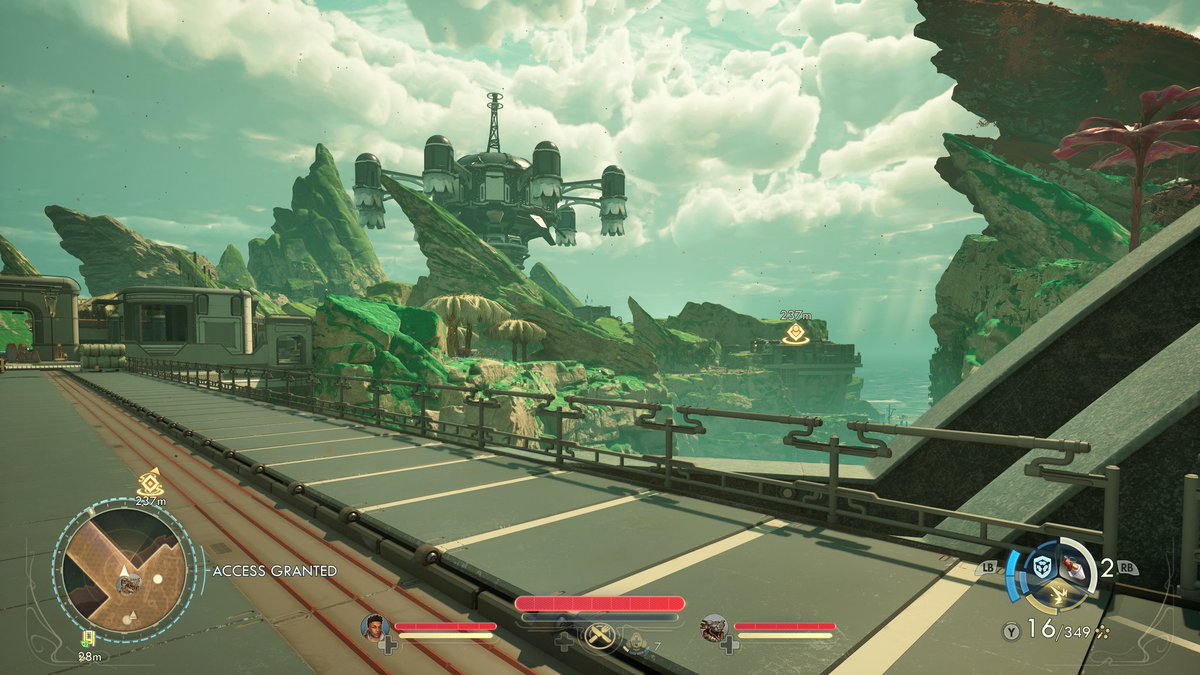The image size is (1200, 675).
Task: Select the gold objective marker above the minimap
Action: coord(150,484)
